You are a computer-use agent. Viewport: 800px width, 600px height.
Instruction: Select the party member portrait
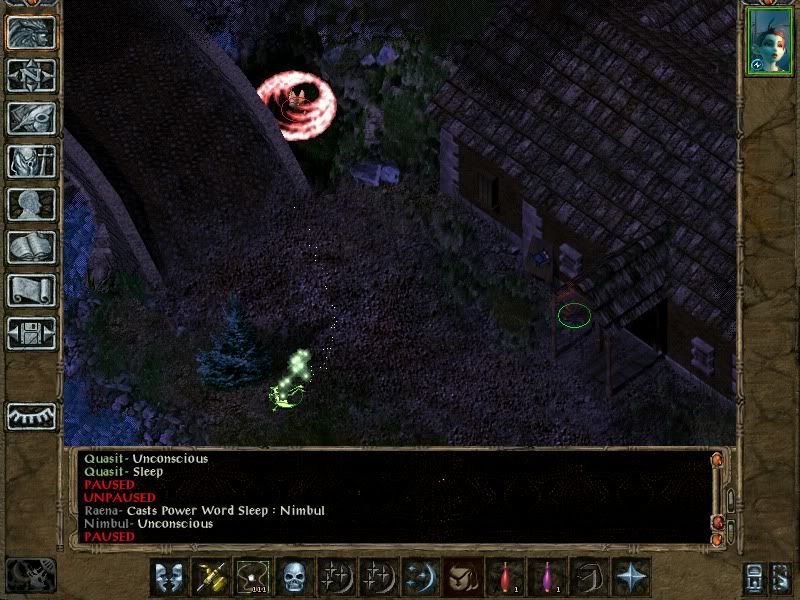769,42
